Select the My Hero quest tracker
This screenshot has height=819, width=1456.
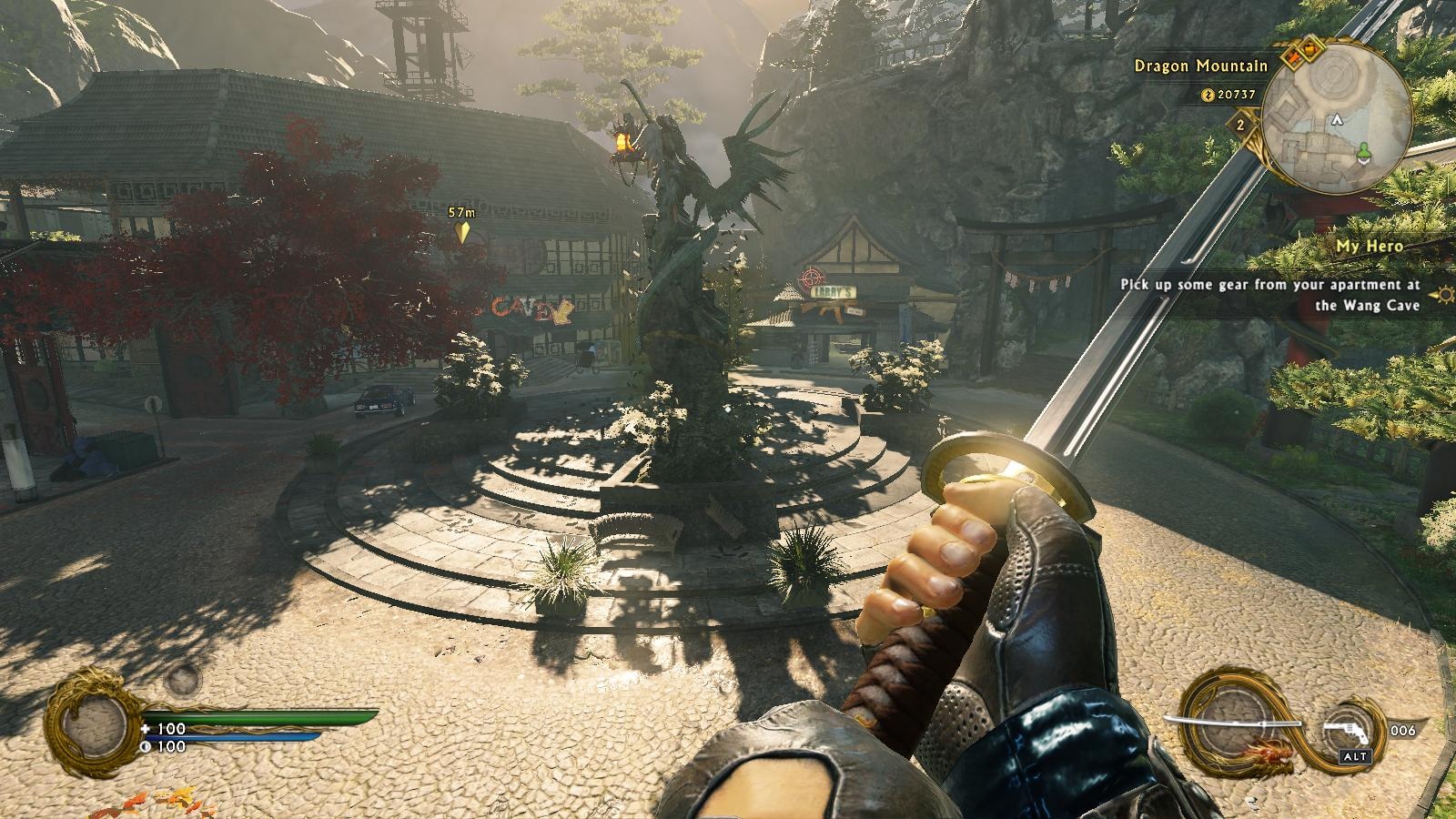point(1369,246)
